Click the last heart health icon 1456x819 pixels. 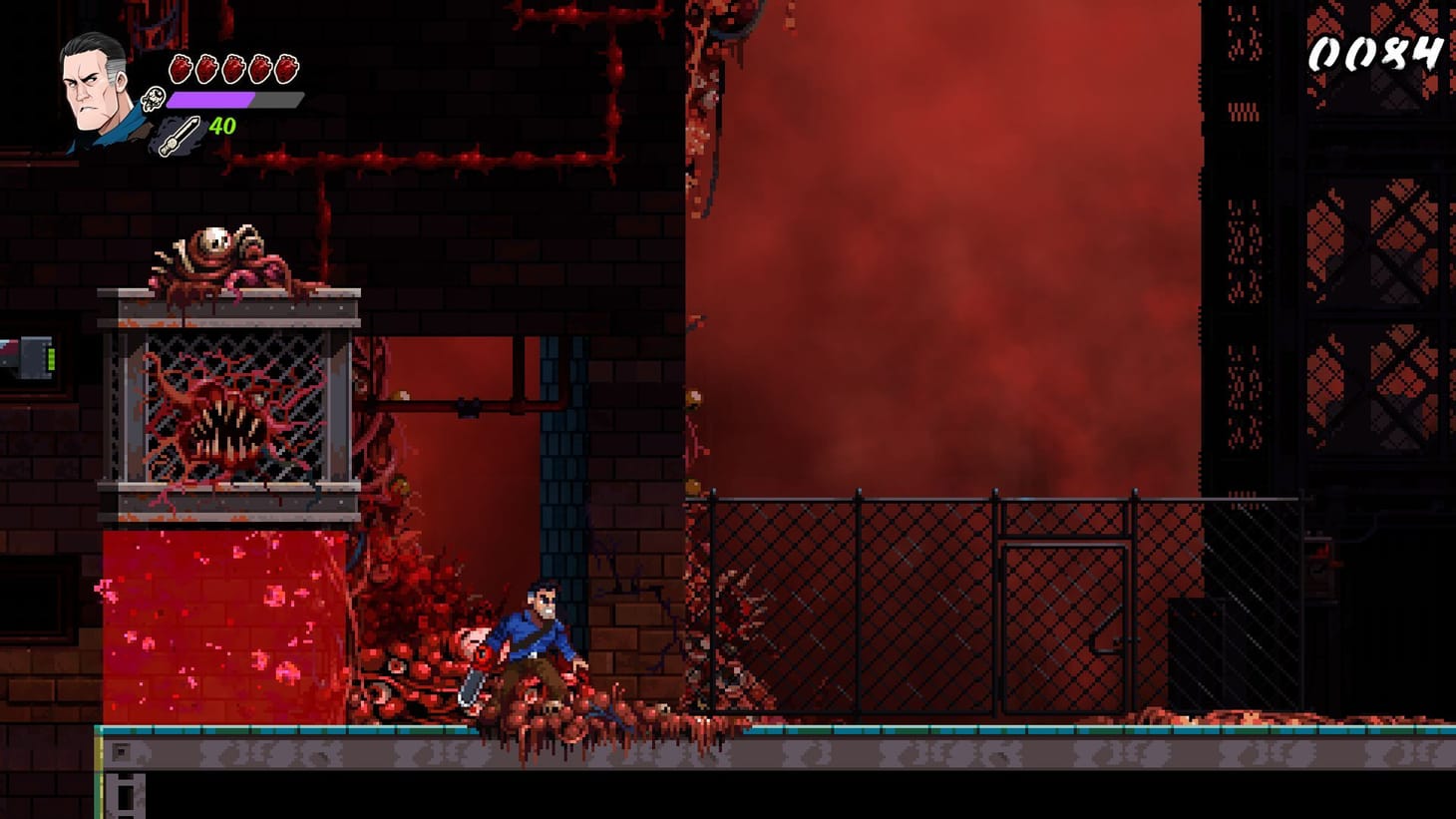(287, 68)
